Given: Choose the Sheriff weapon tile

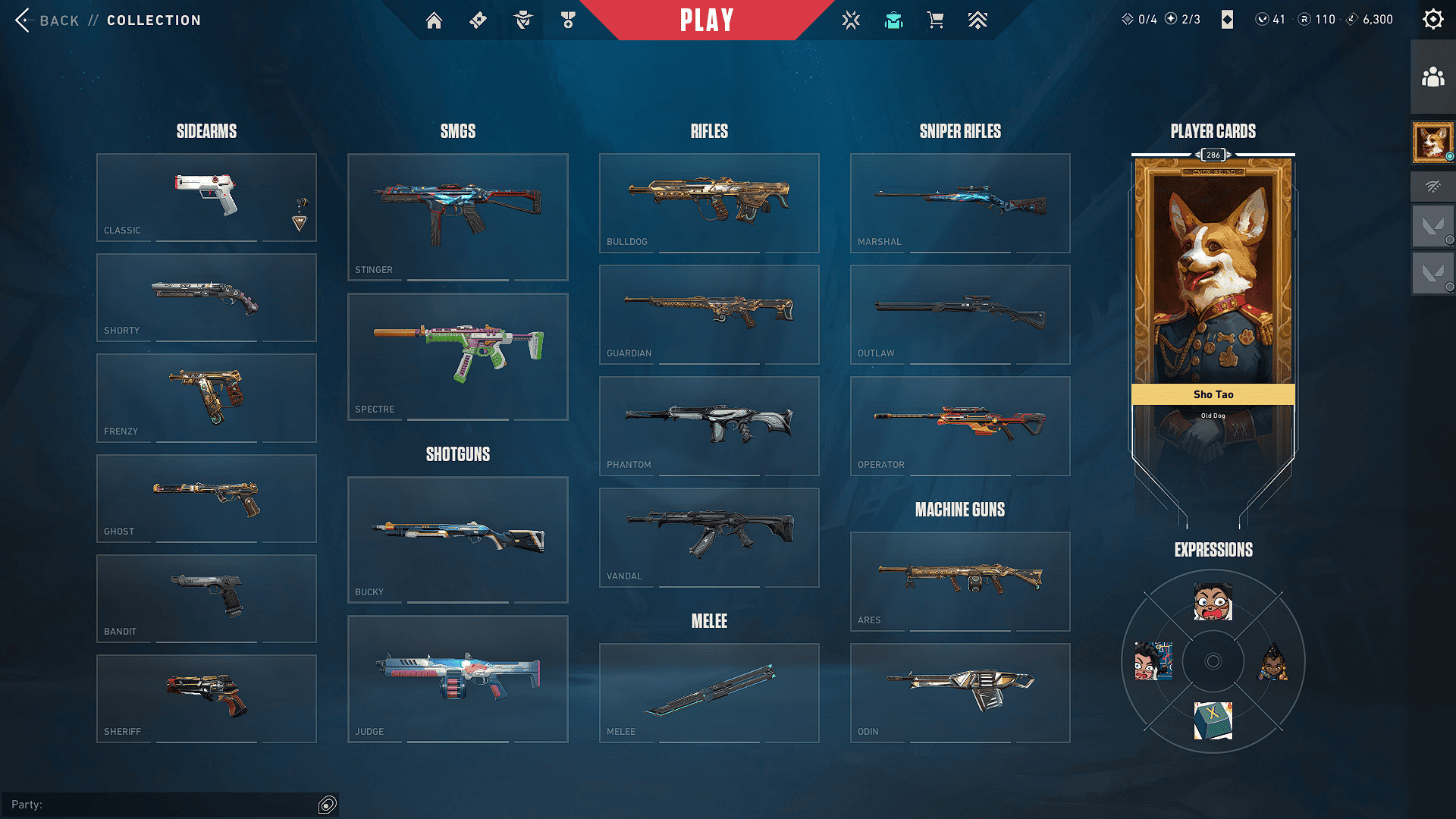Looking at the screenshot, I should 206,698.
